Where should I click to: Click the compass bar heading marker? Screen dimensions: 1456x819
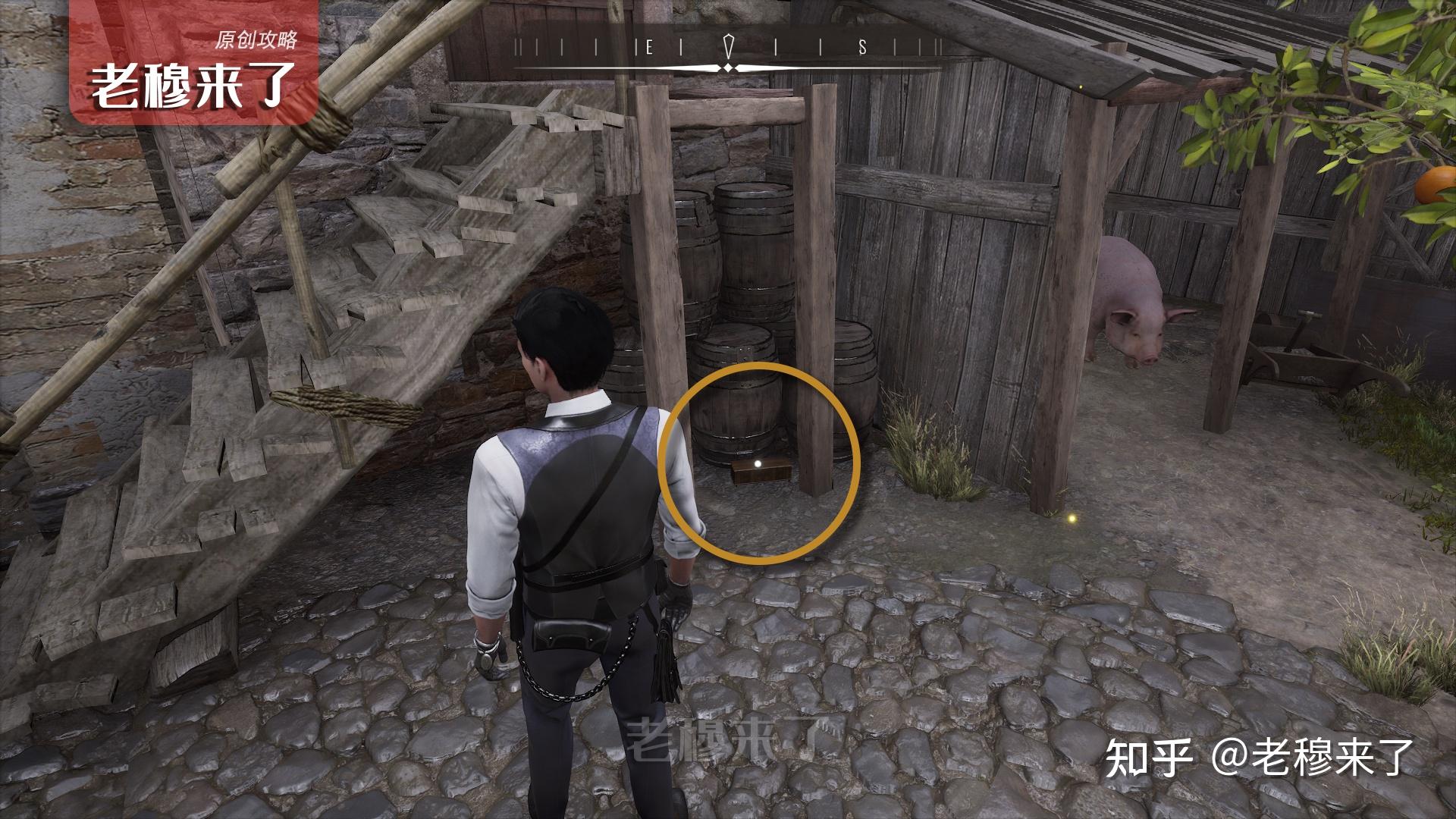coord(729,48)
